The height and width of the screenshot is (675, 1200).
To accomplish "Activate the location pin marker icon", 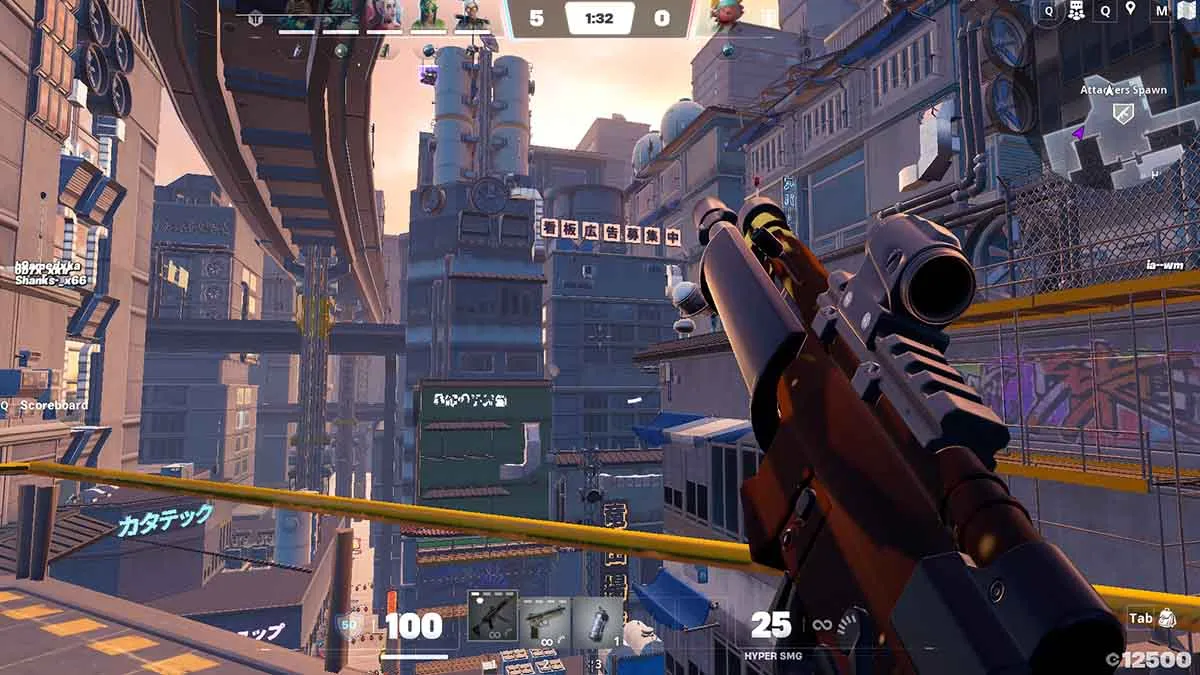I will point(1131,11).
